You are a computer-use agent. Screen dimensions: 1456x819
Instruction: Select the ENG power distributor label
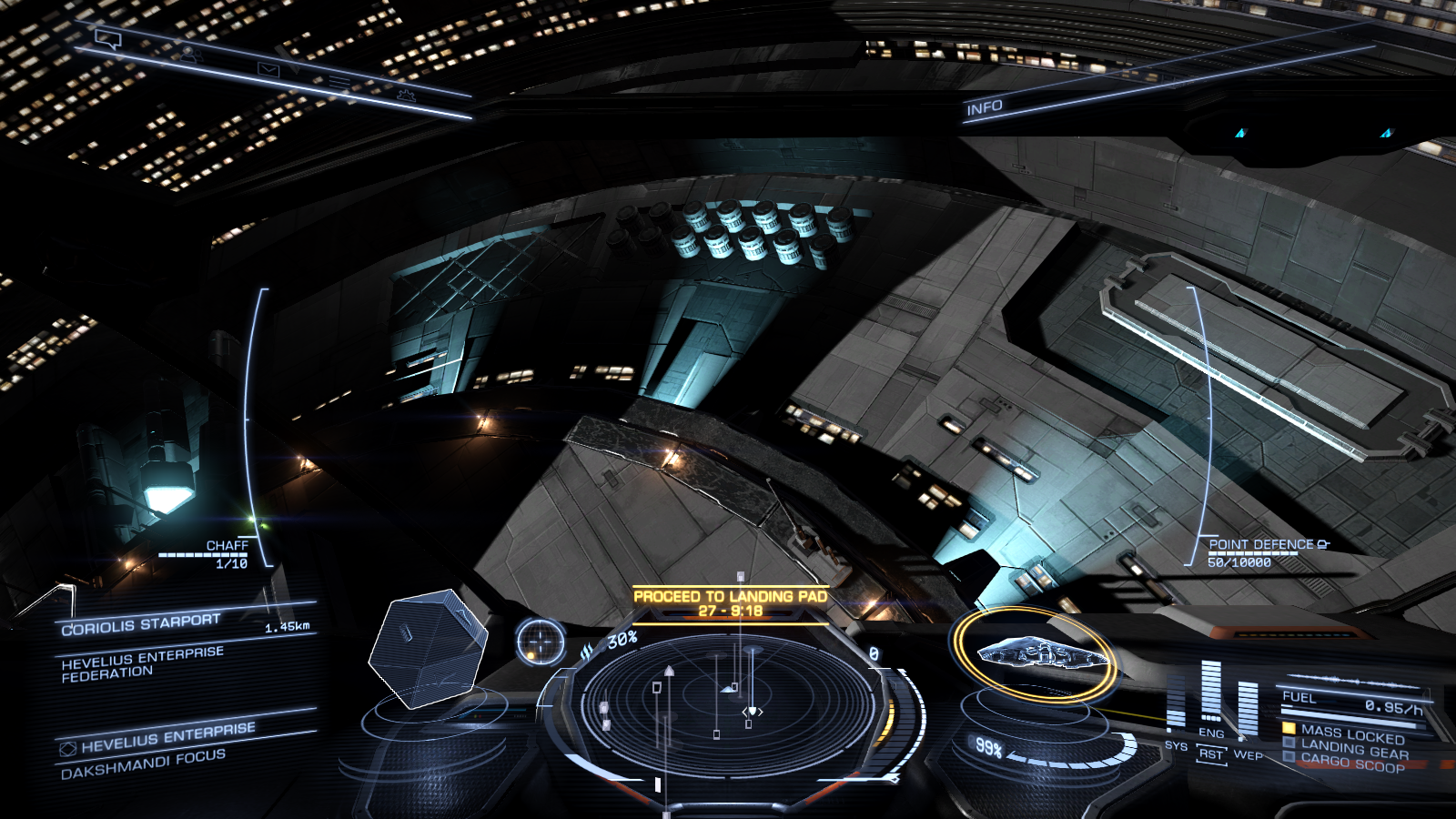pyautogui.click(x=1211, y=733)
